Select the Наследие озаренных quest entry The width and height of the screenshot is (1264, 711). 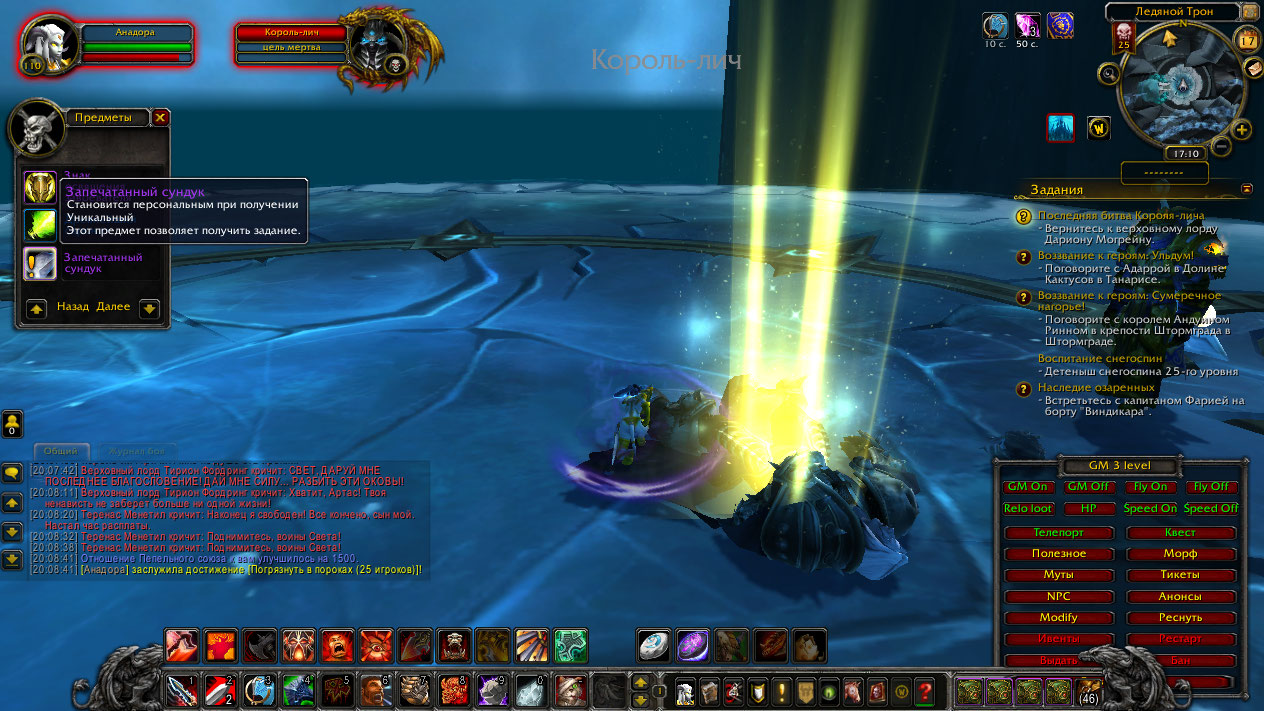1096,387
